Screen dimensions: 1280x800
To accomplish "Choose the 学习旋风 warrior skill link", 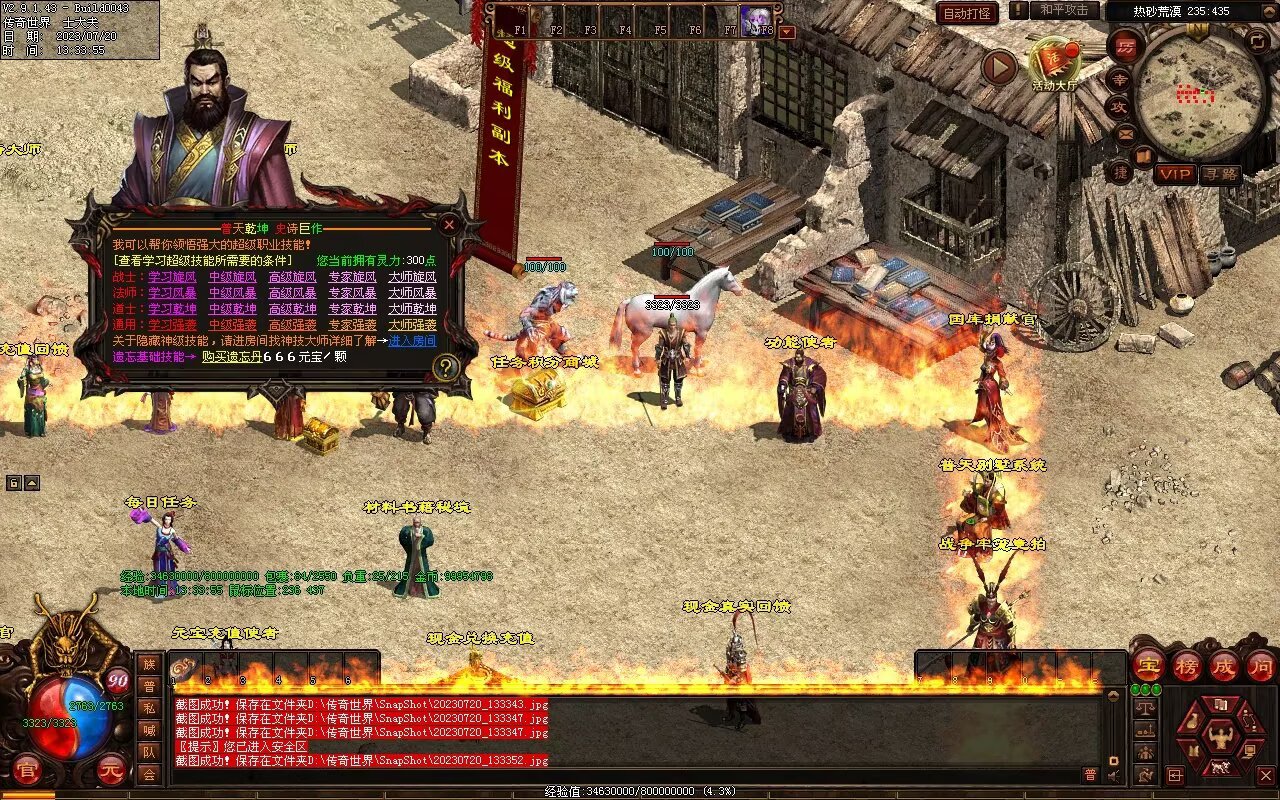I will click(x=173, y=277).
